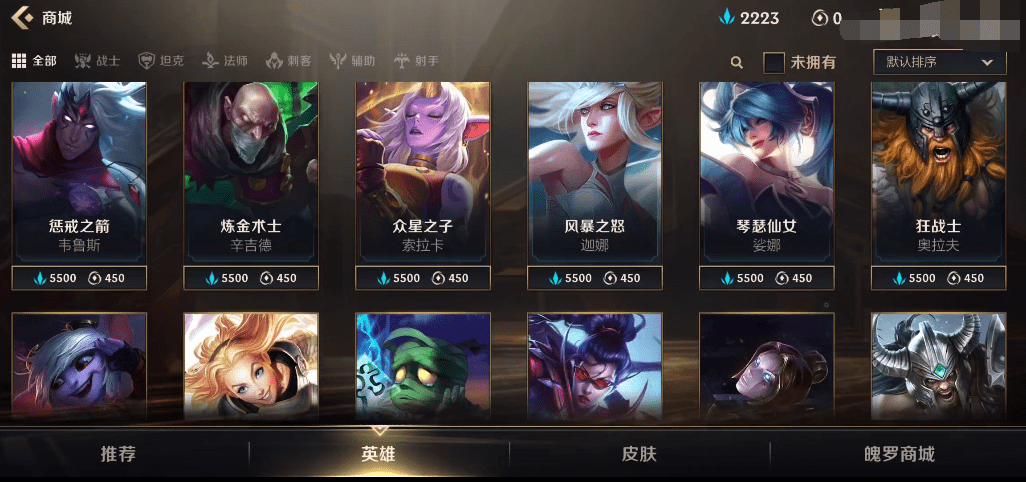Open the 默认排序 sort dropdown
1026x482 pixels.
click(938, 62)
